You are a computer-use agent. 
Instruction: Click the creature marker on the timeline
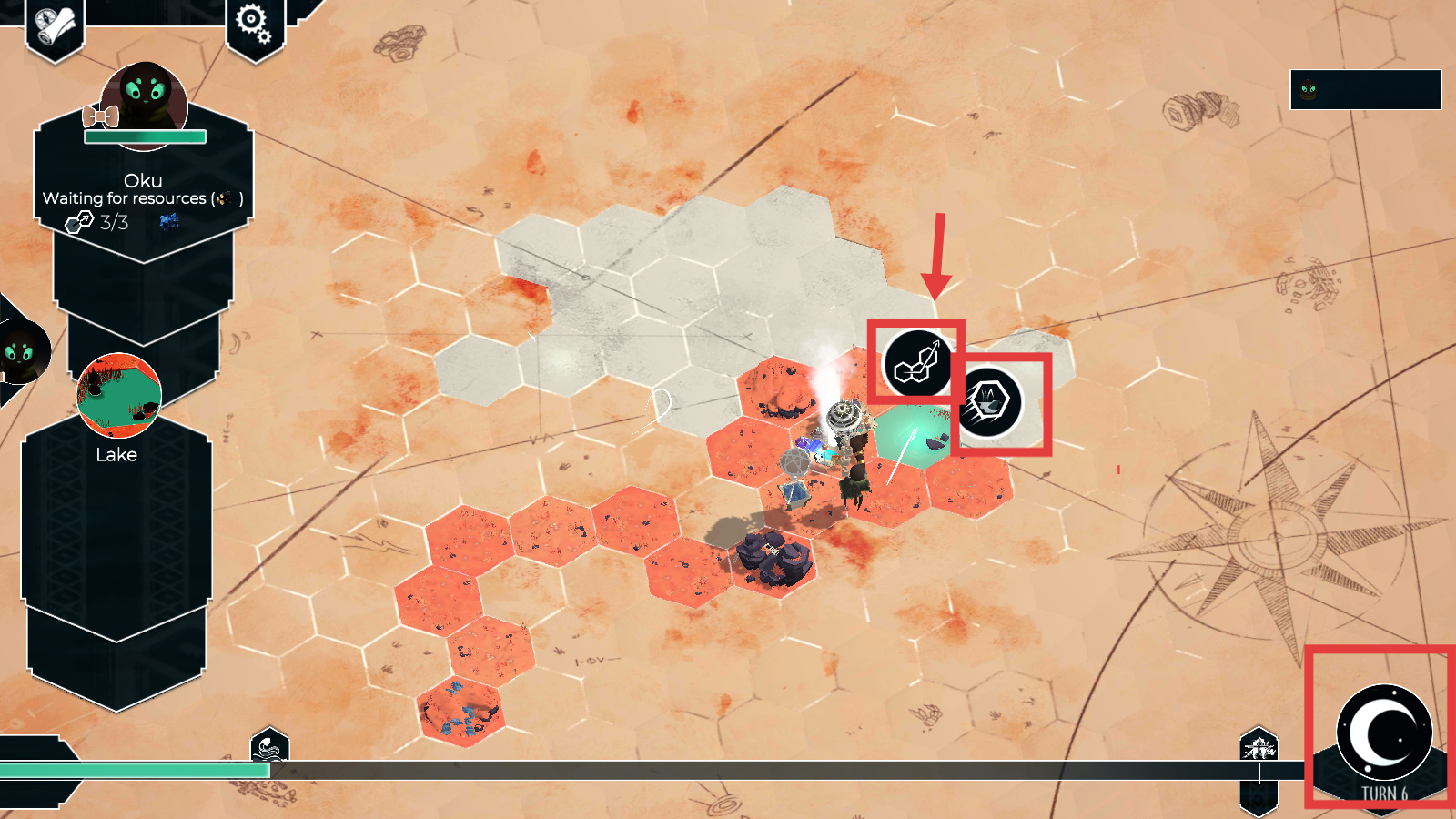click(x=1259, y=748)
